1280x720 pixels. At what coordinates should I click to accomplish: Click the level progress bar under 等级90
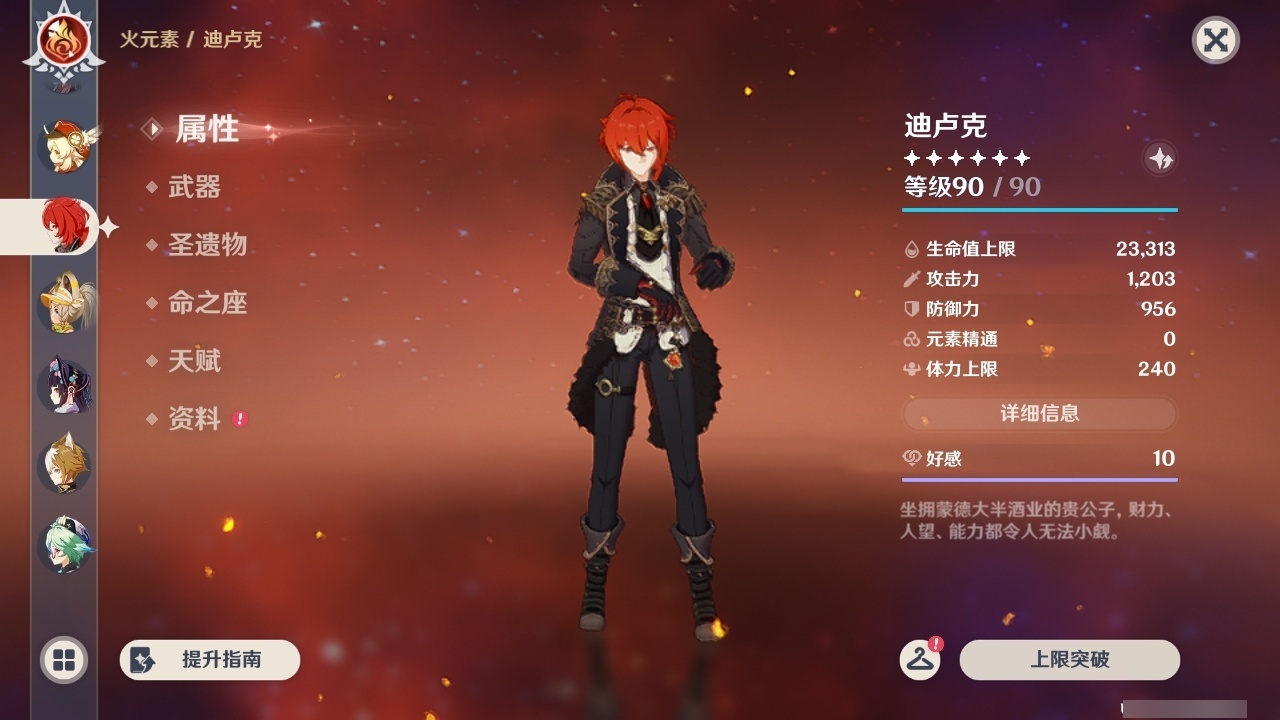(1040, 211)
